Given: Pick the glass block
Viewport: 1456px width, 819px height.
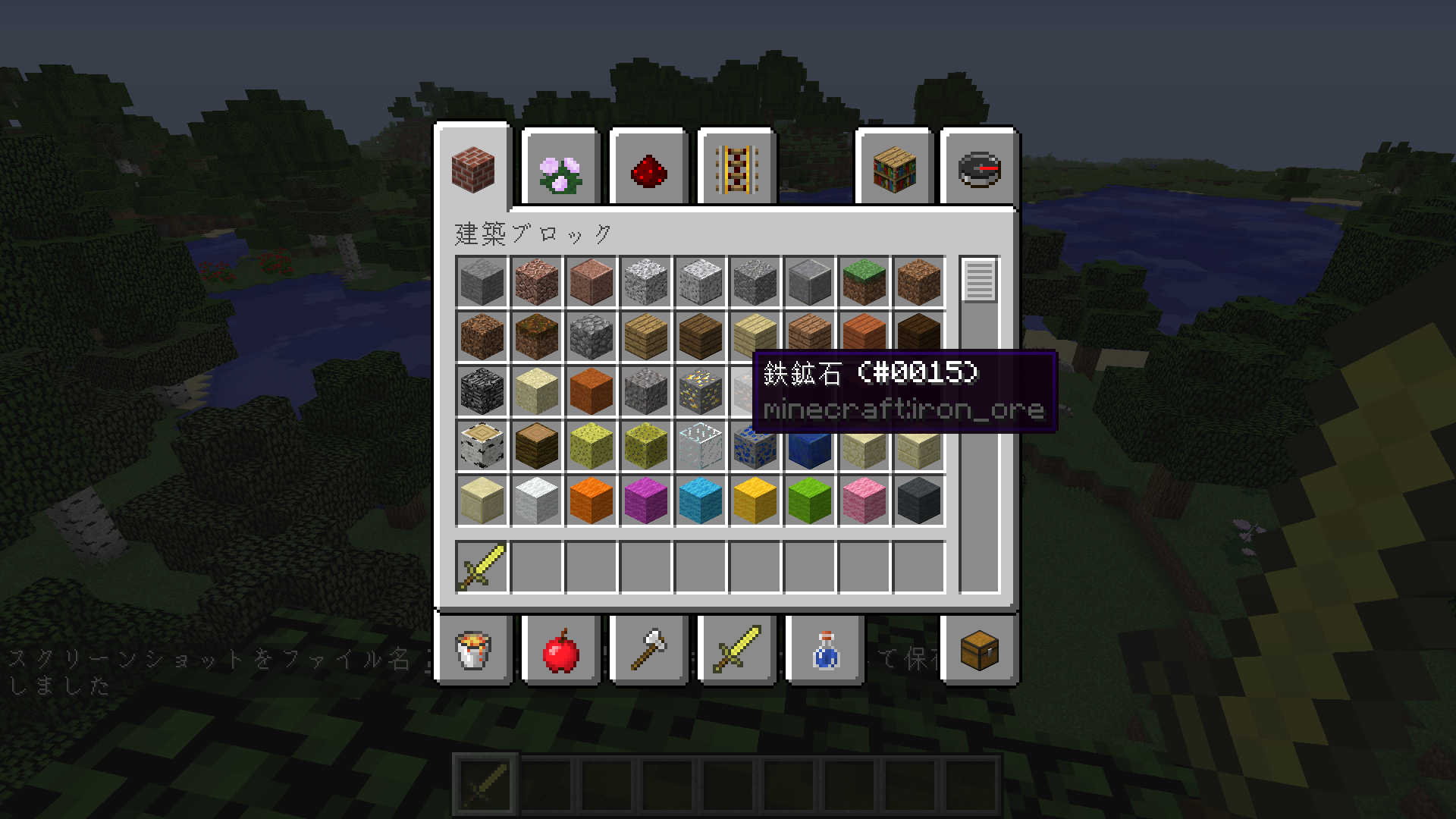Looking at the screenshot, I should coord(700,445).
